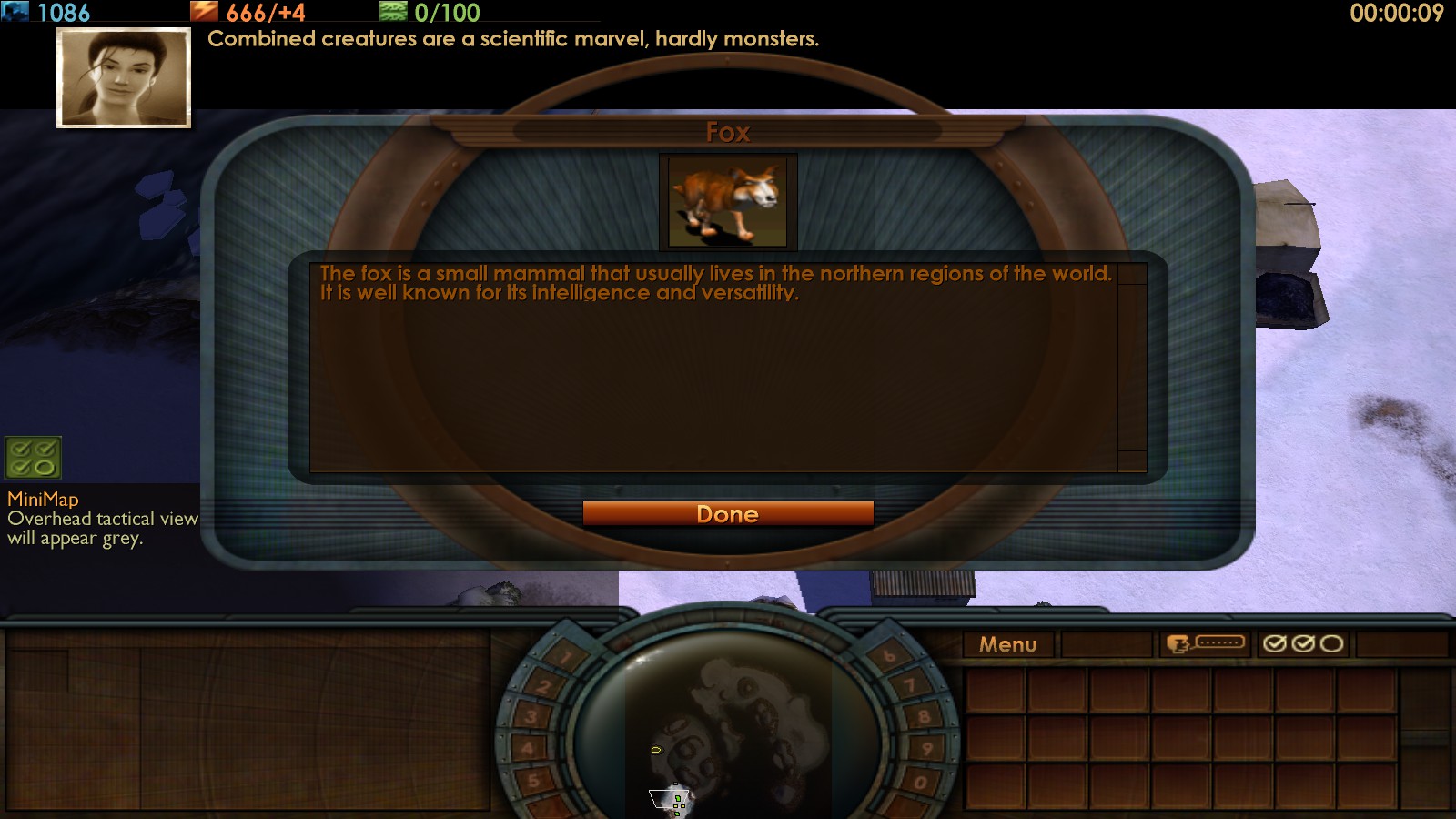1456x819 pixels.
Task: Open the chat speech-bubble button
Action: 1205,644
